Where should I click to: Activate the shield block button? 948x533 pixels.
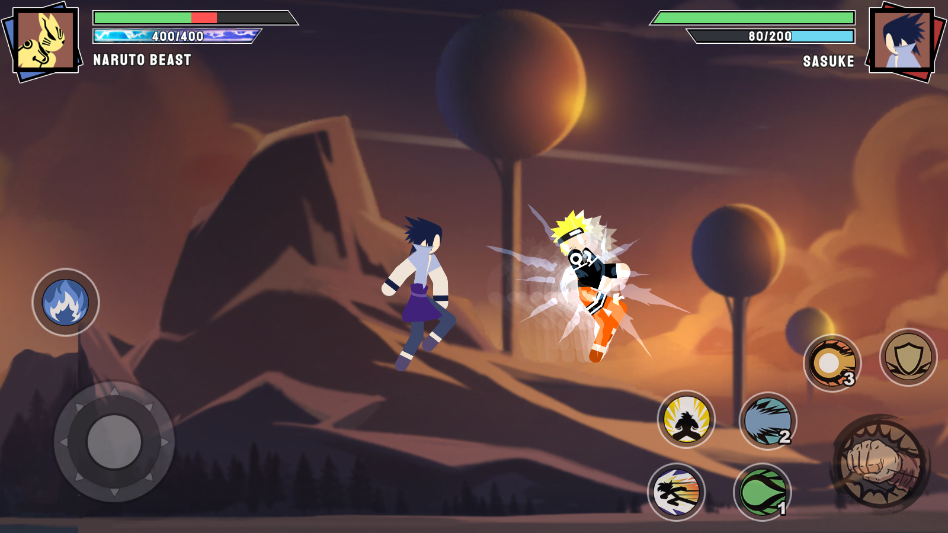coord(908,357)
